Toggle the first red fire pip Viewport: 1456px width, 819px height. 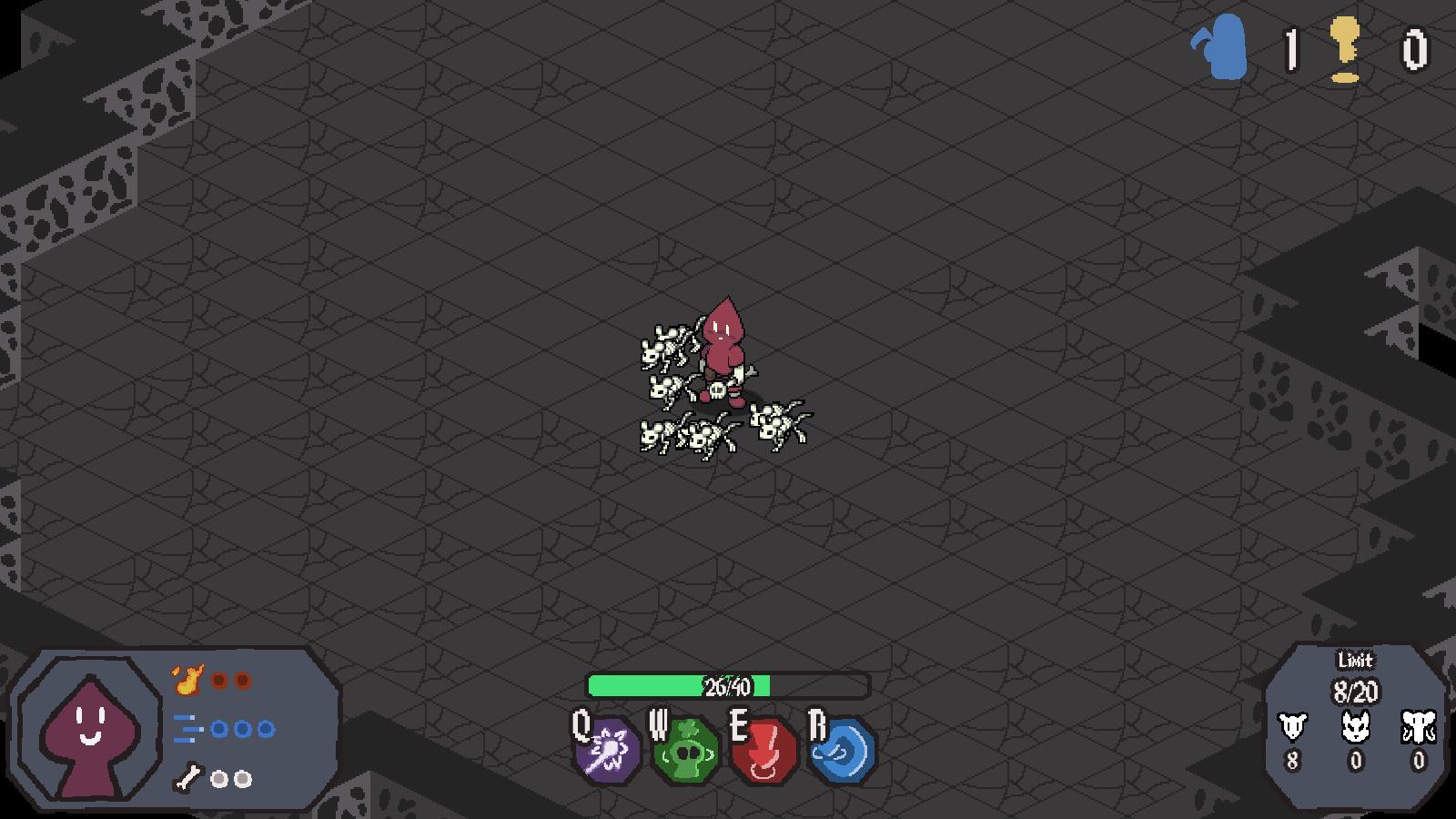tap(217, 678)
